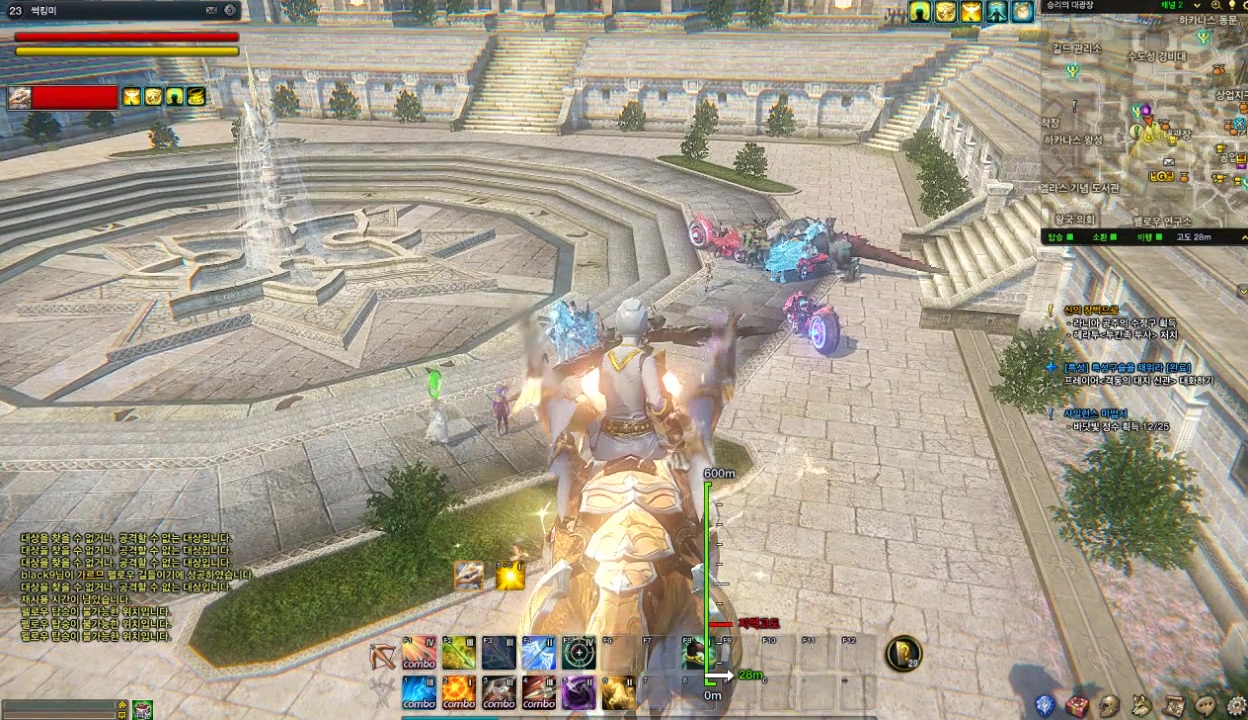Image resolution: width=1248 pixels, height=720 pixels.
Task: Select the crossbow weapon set icon
Action: coord(381,655)
